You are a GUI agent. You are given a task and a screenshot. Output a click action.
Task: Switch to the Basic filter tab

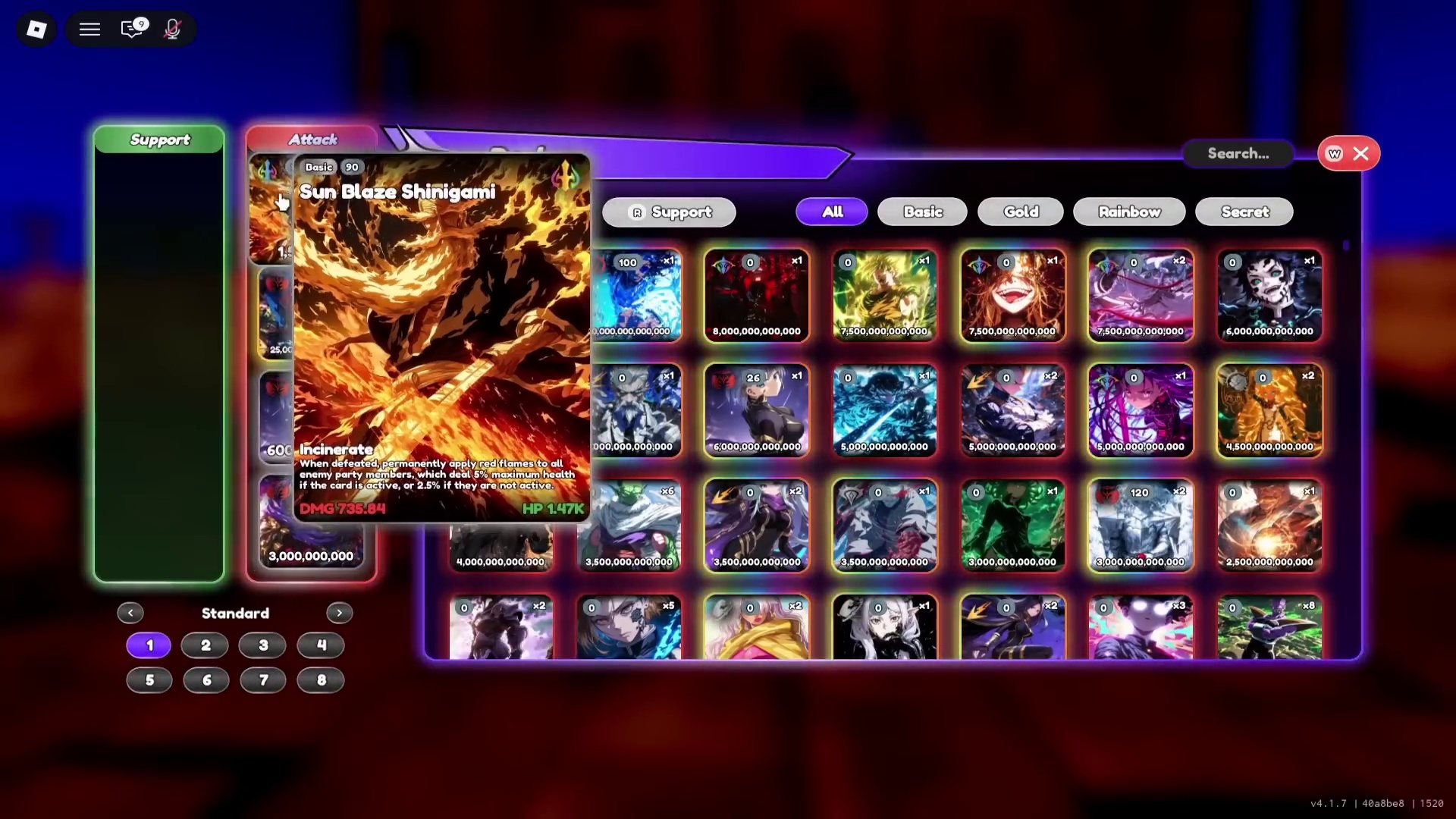[921, 212]
